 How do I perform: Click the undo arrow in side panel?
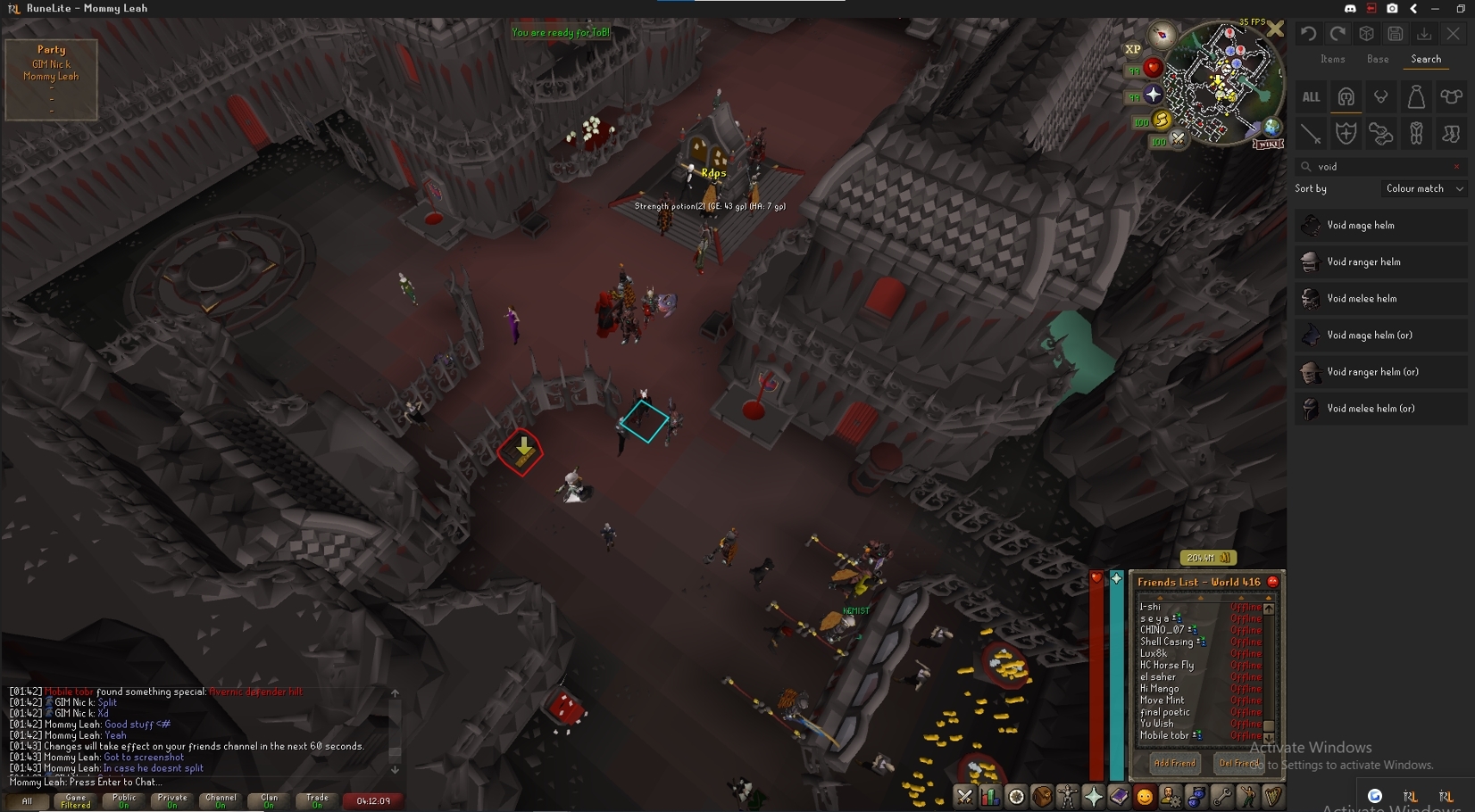tap(1308, 34)
